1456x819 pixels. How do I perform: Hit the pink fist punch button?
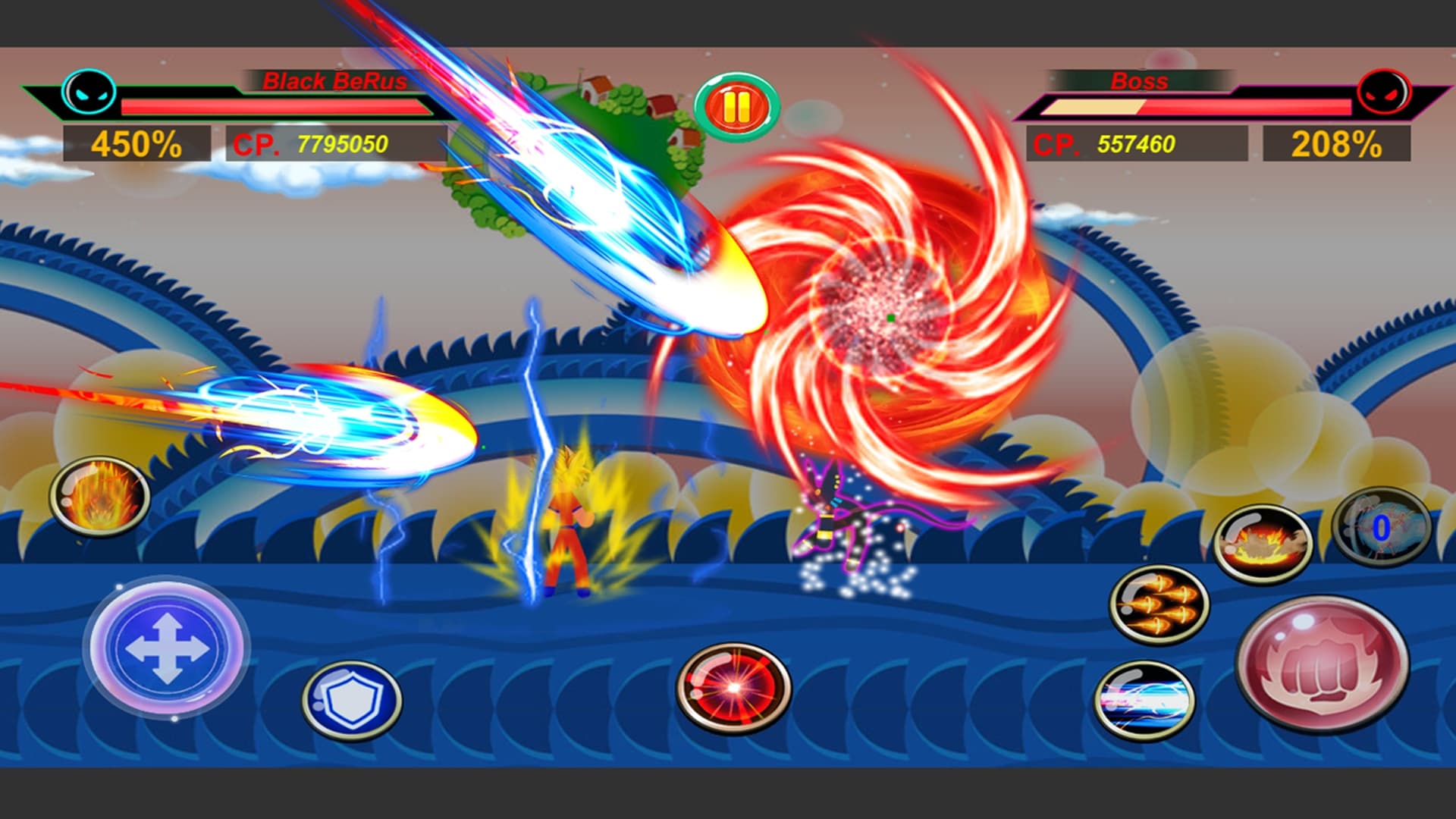coord(1323,664)
